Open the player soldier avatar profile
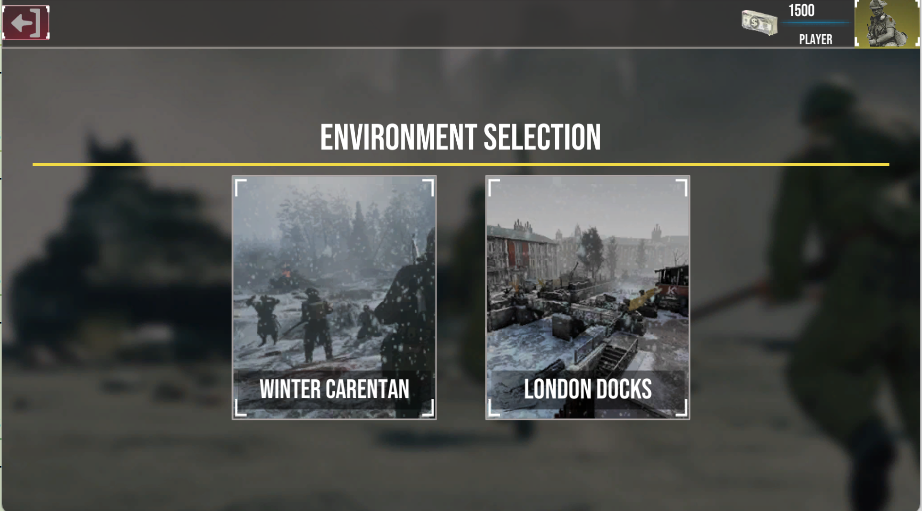 tap(887, 24)
